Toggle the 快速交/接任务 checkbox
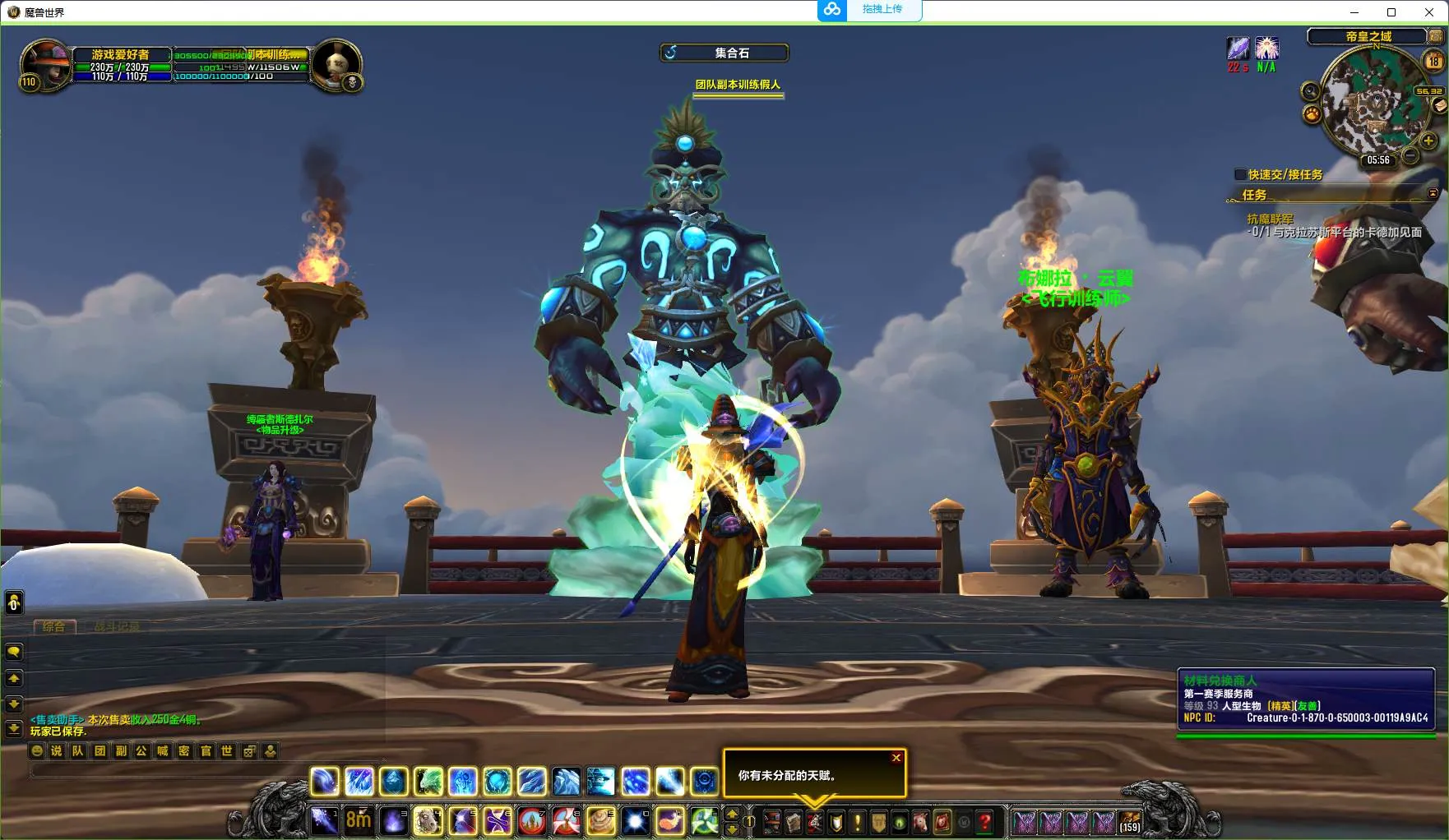Screen dimensions: 1449x840 [1240, 174]
